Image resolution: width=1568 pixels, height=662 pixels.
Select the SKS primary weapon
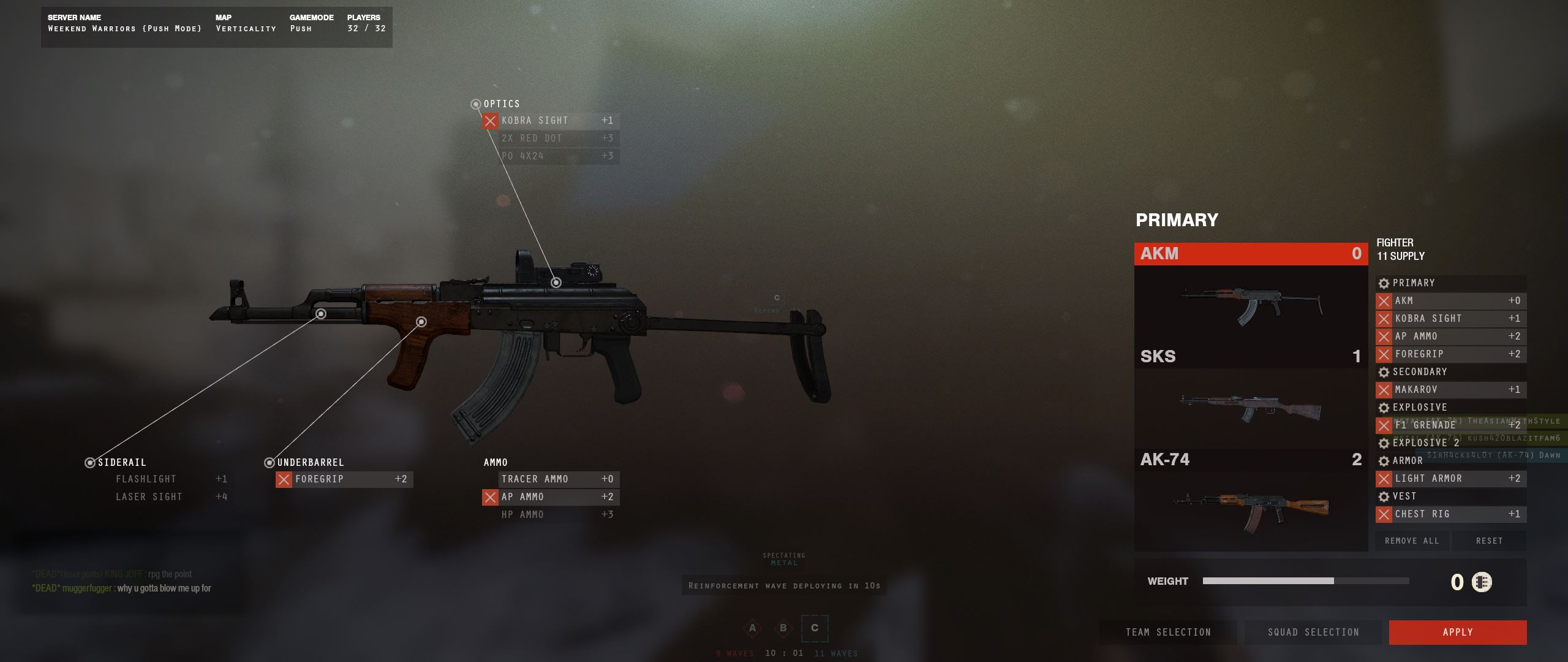coord(1250,397)
